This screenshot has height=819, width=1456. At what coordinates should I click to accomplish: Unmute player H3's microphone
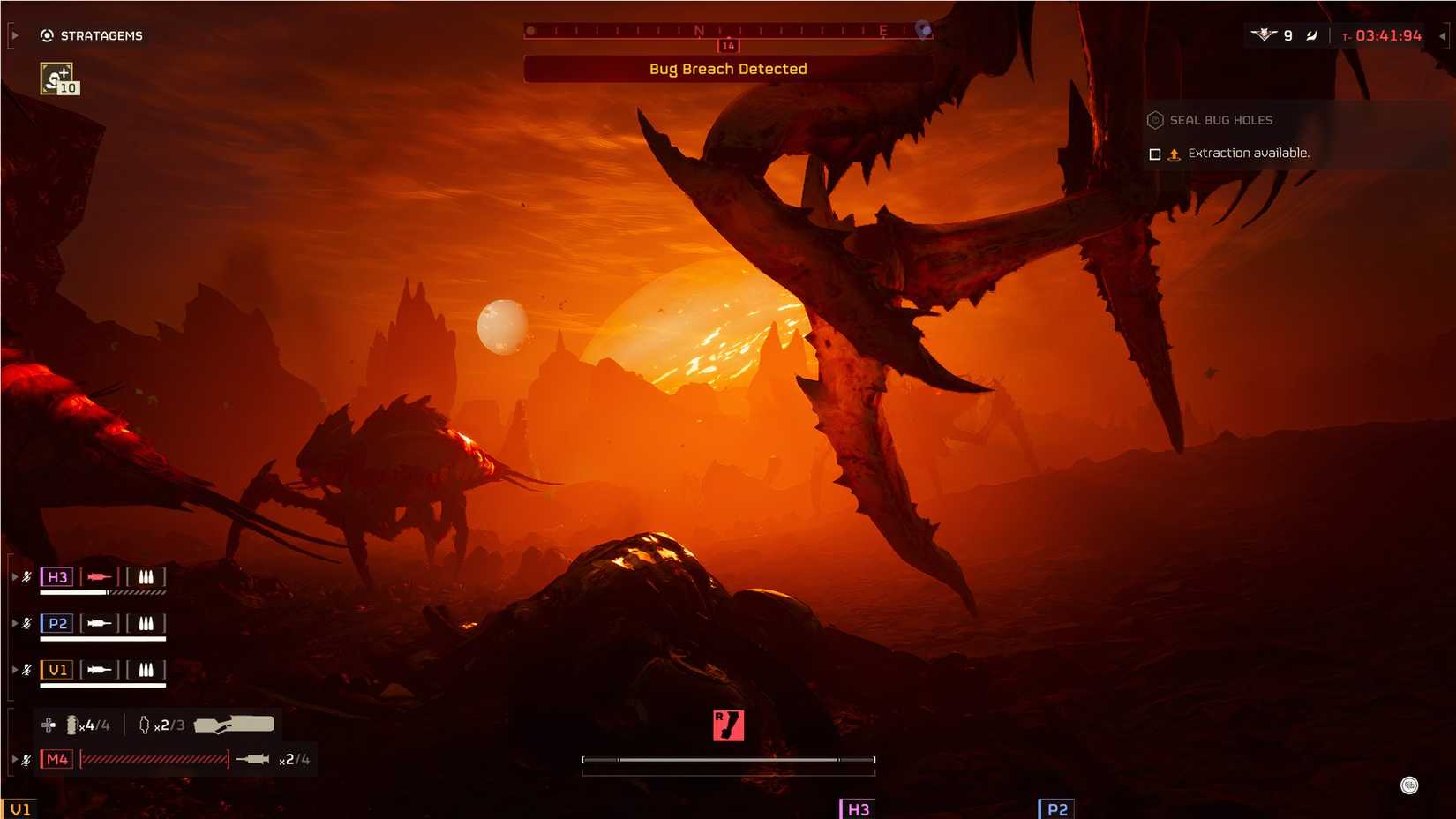point(26,577)
